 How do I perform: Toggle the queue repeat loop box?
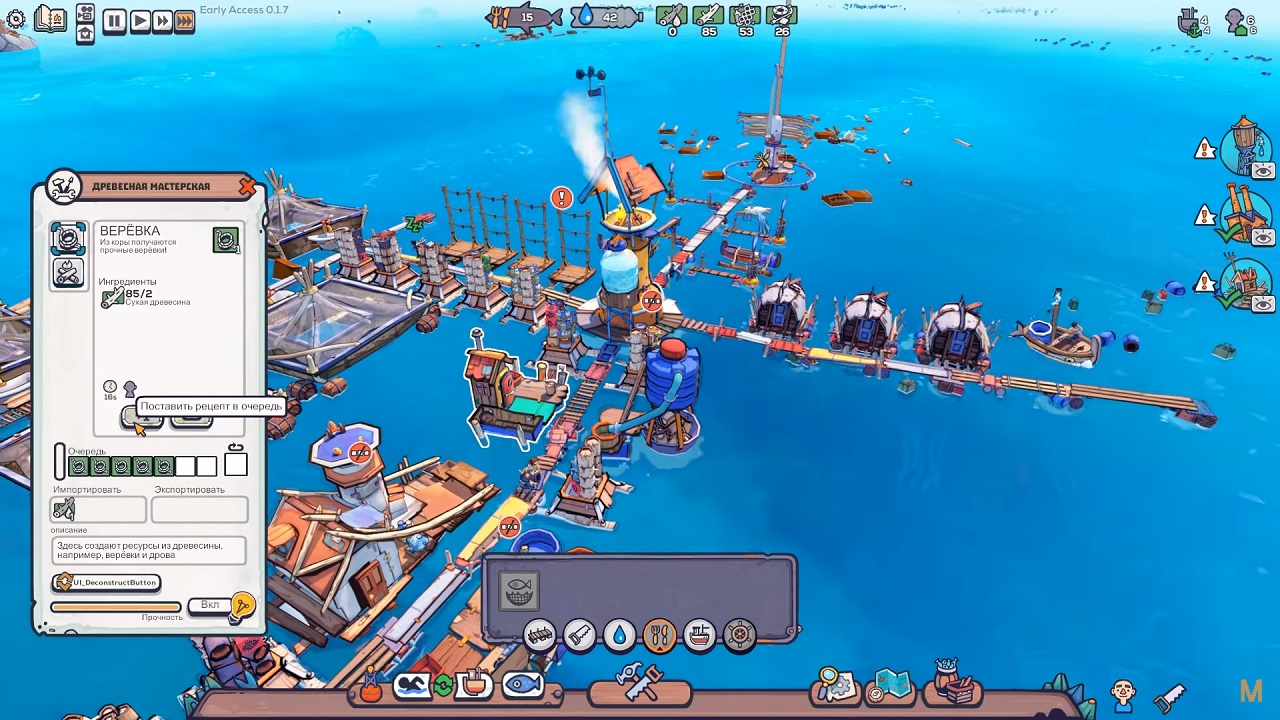236,464
